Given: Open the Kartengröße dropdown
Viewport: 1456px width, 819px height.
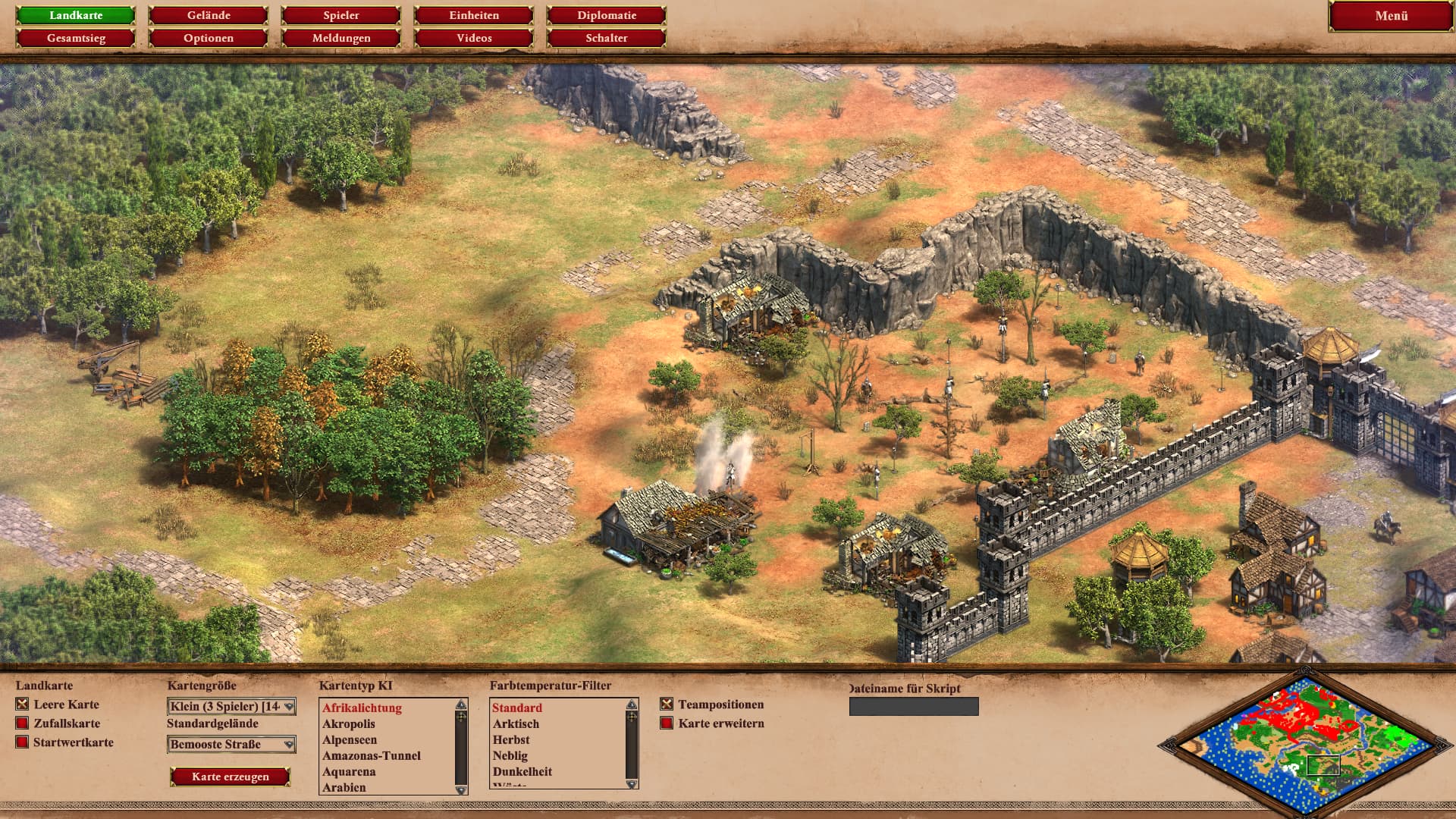Looking at the screenshot, I should (231, 707).
